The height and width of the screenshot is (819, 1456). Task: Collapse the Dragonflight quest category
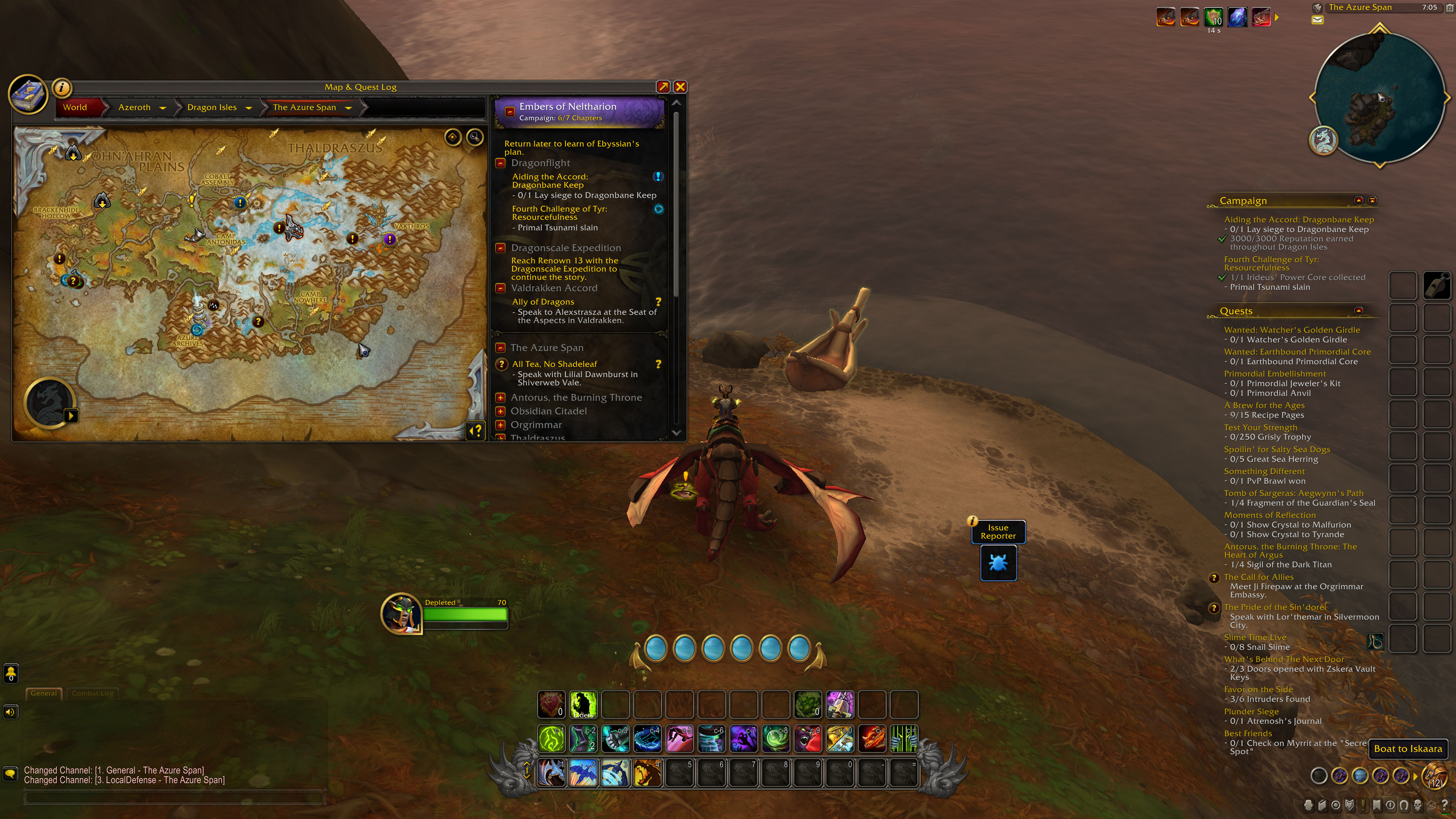tap(500, 163)
